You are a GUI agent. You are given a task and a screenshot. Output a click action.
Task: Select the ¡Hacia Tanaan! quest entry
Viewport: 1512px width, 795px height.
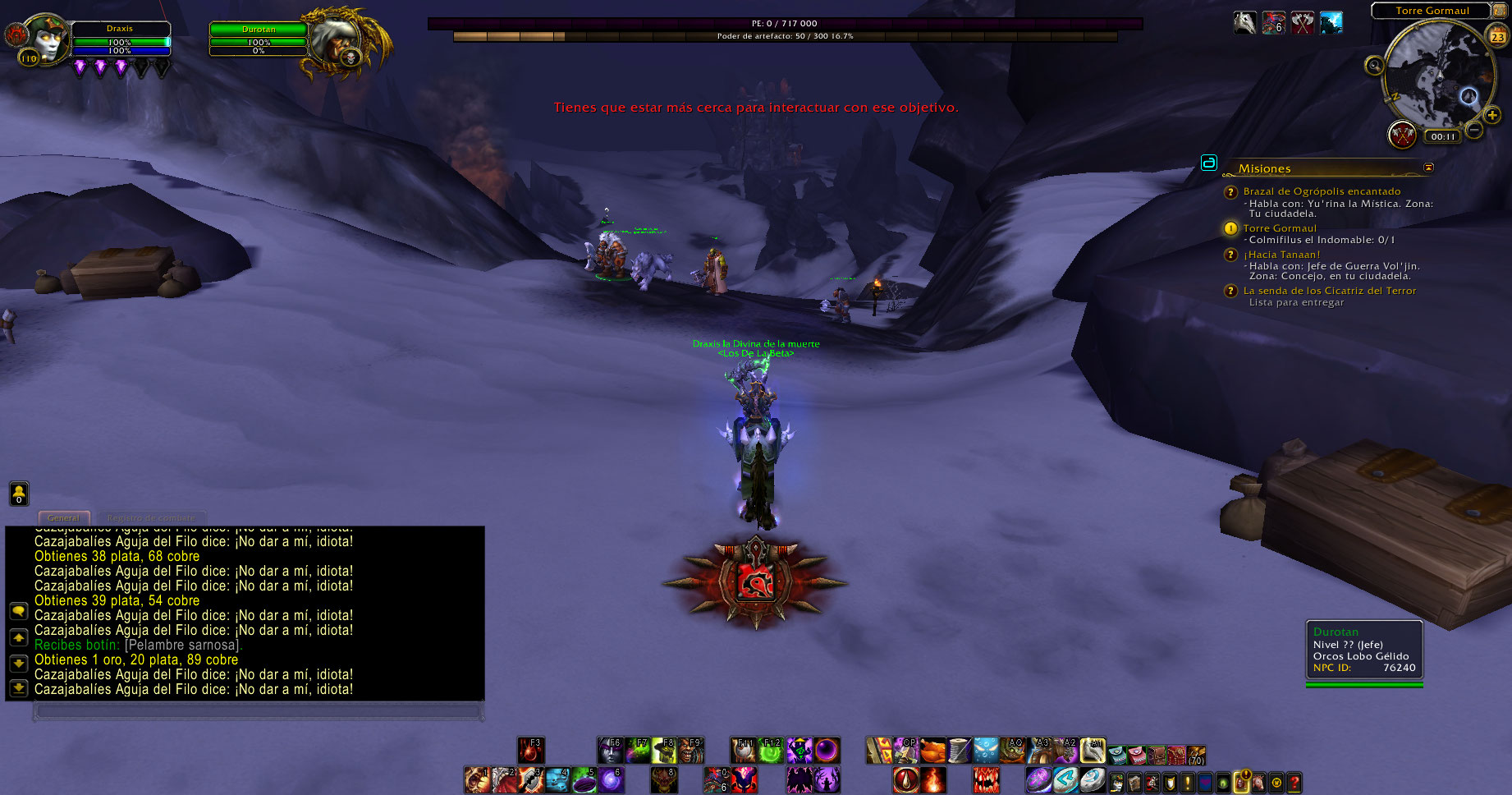[x=1281, y=255]
